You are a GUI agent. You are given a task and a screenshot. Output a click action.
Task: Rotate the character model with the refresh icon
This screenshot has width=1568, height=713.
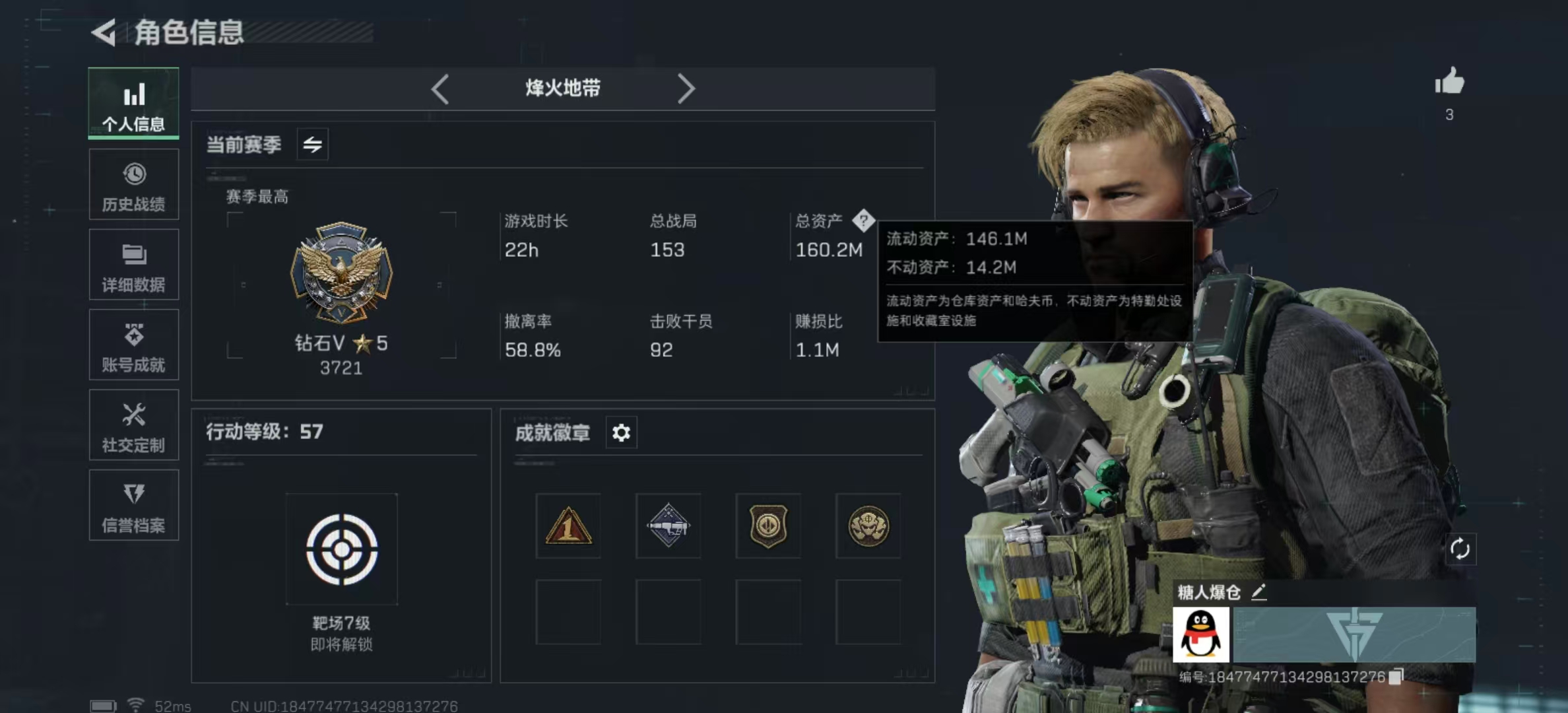[1460, 549]
